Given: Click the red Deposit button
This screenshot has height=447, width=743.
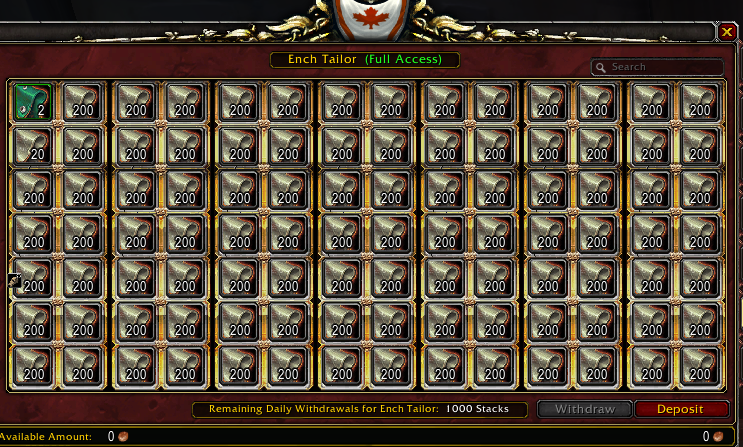Looking at the screenshot, I should [679, 409].
